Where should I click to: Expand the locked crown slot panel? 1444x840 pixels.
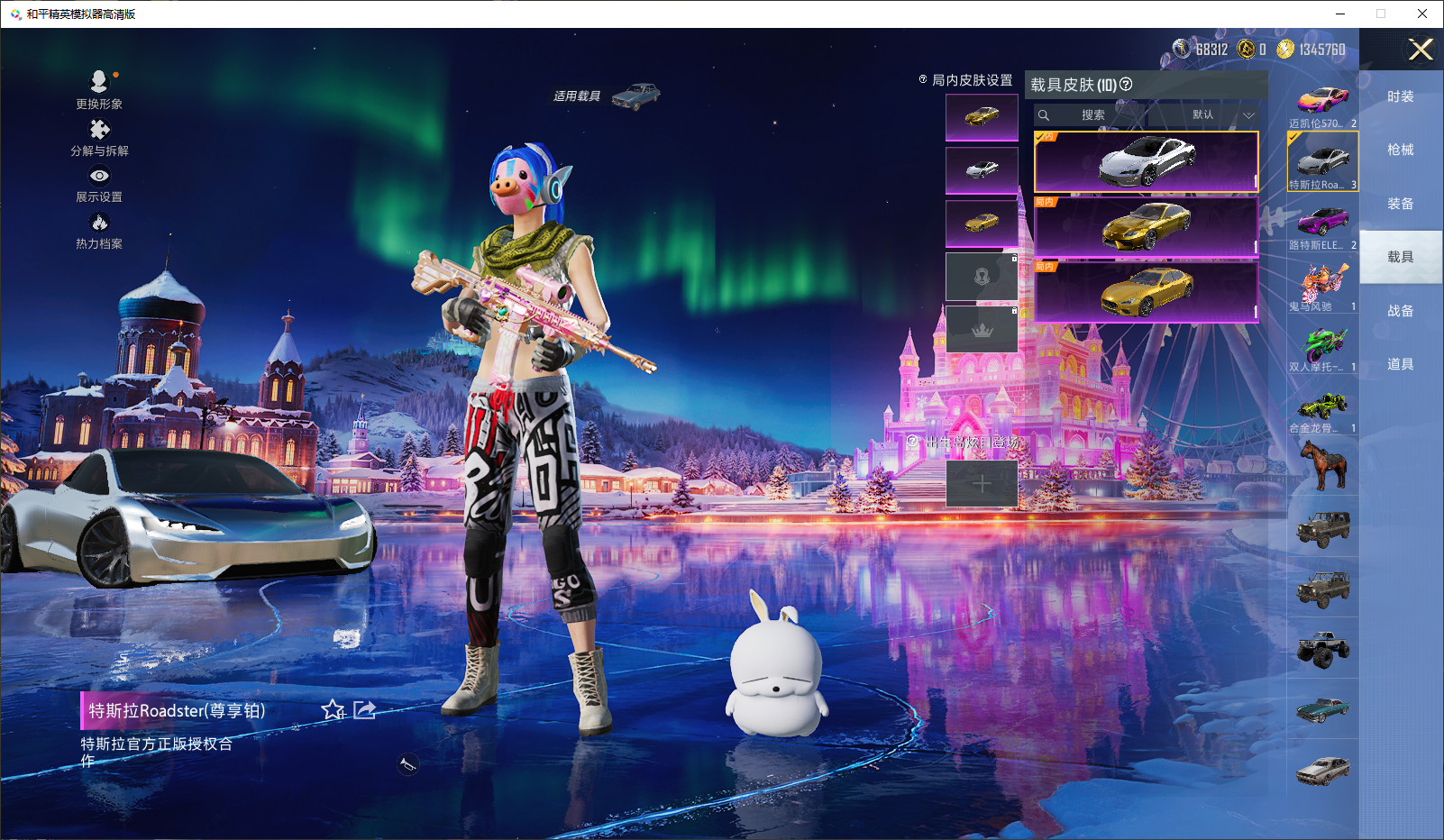coord(982,329)
